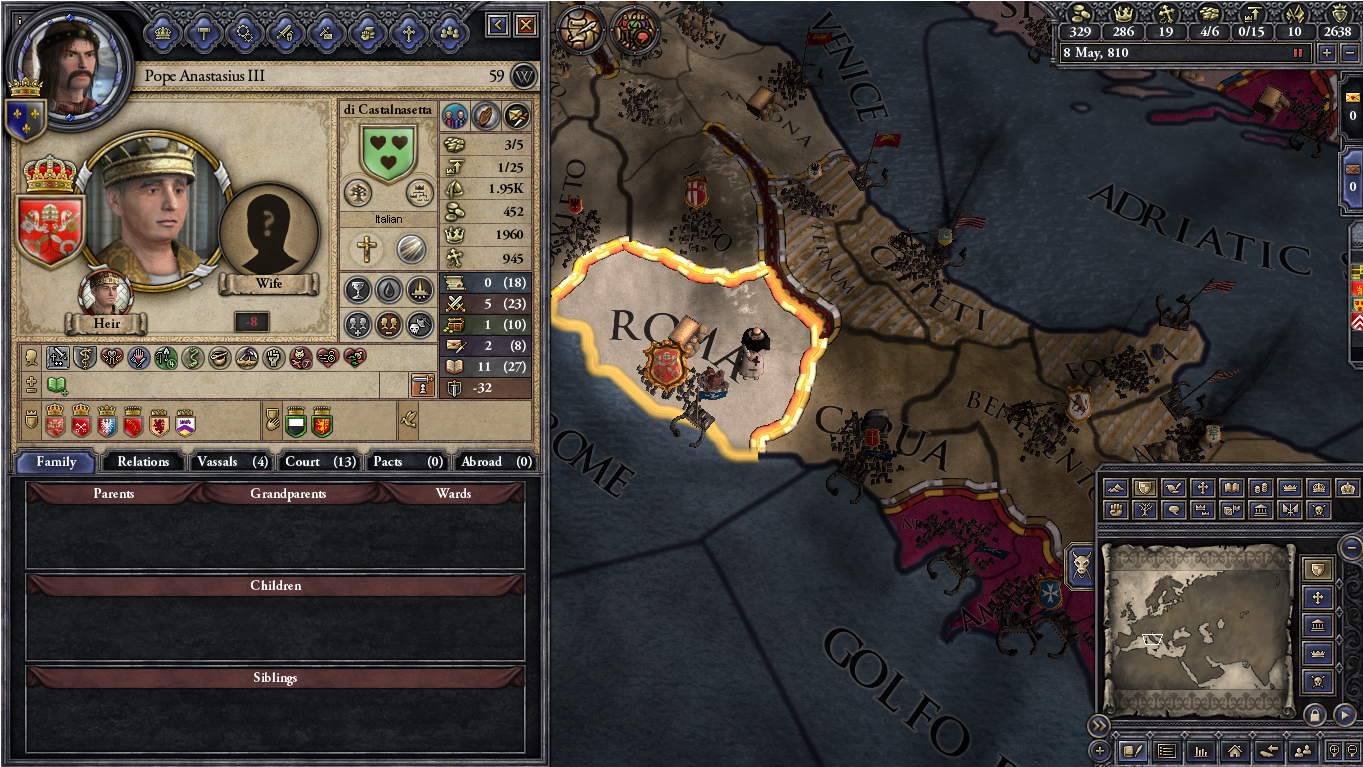
Task: Add a new ambition with the green book
Action: point(56,384)
